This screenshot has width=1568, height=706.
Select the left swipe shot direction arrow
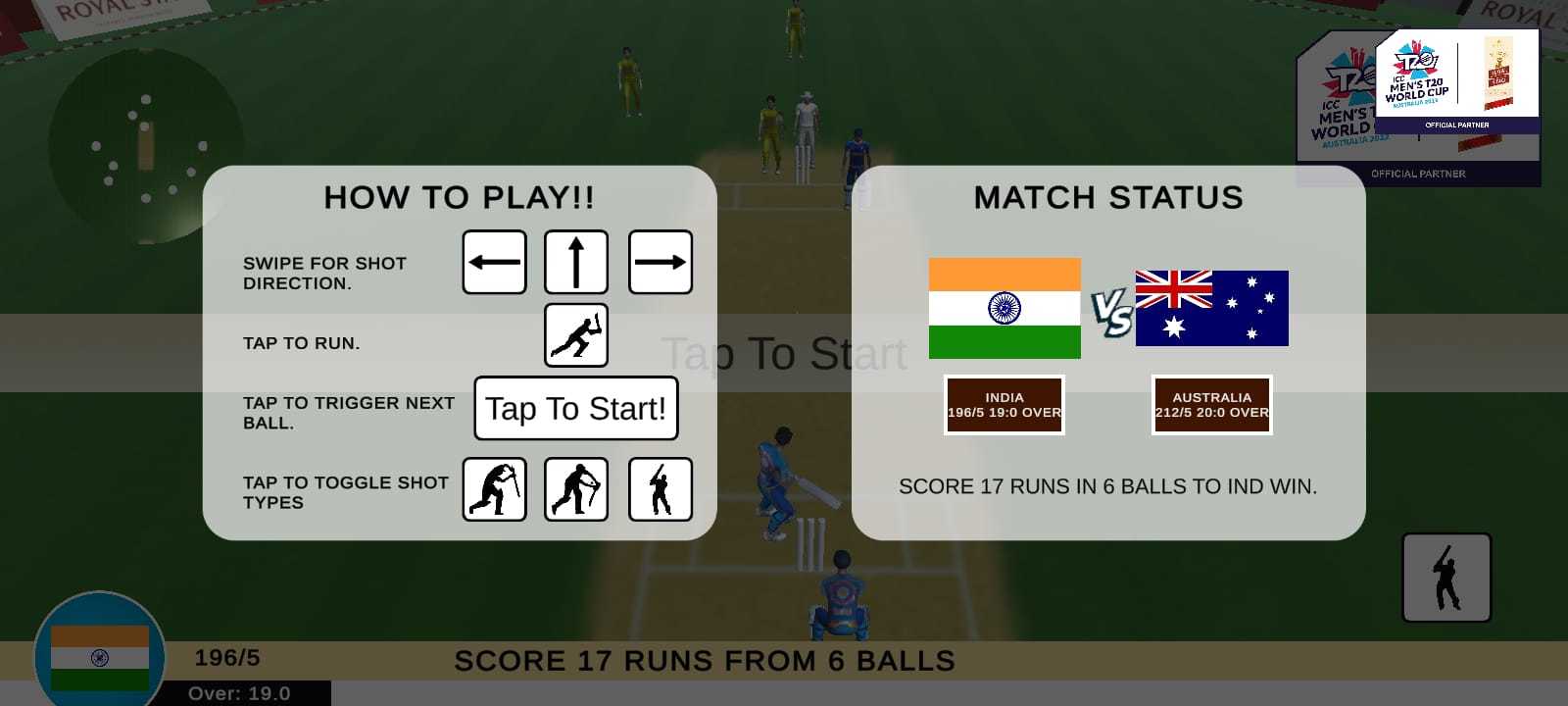pos(495,262)
